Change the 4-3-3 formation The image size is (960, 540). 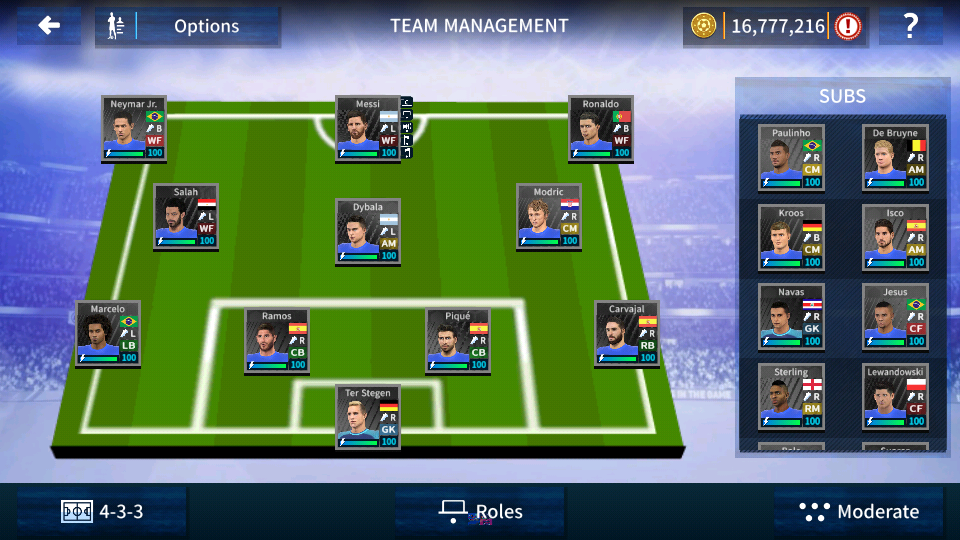[x=103, y=512]
